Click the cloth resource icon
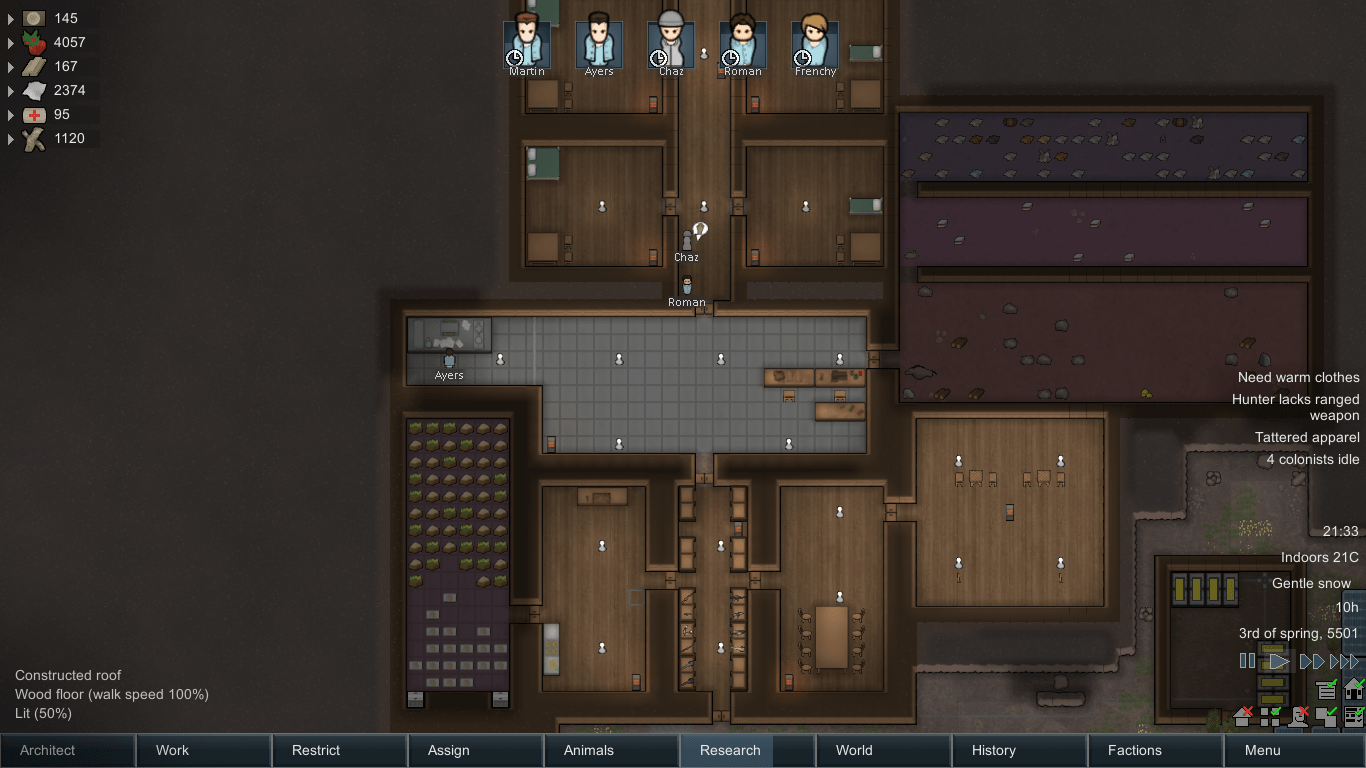The image size is (1366, 768). point(33,90)
